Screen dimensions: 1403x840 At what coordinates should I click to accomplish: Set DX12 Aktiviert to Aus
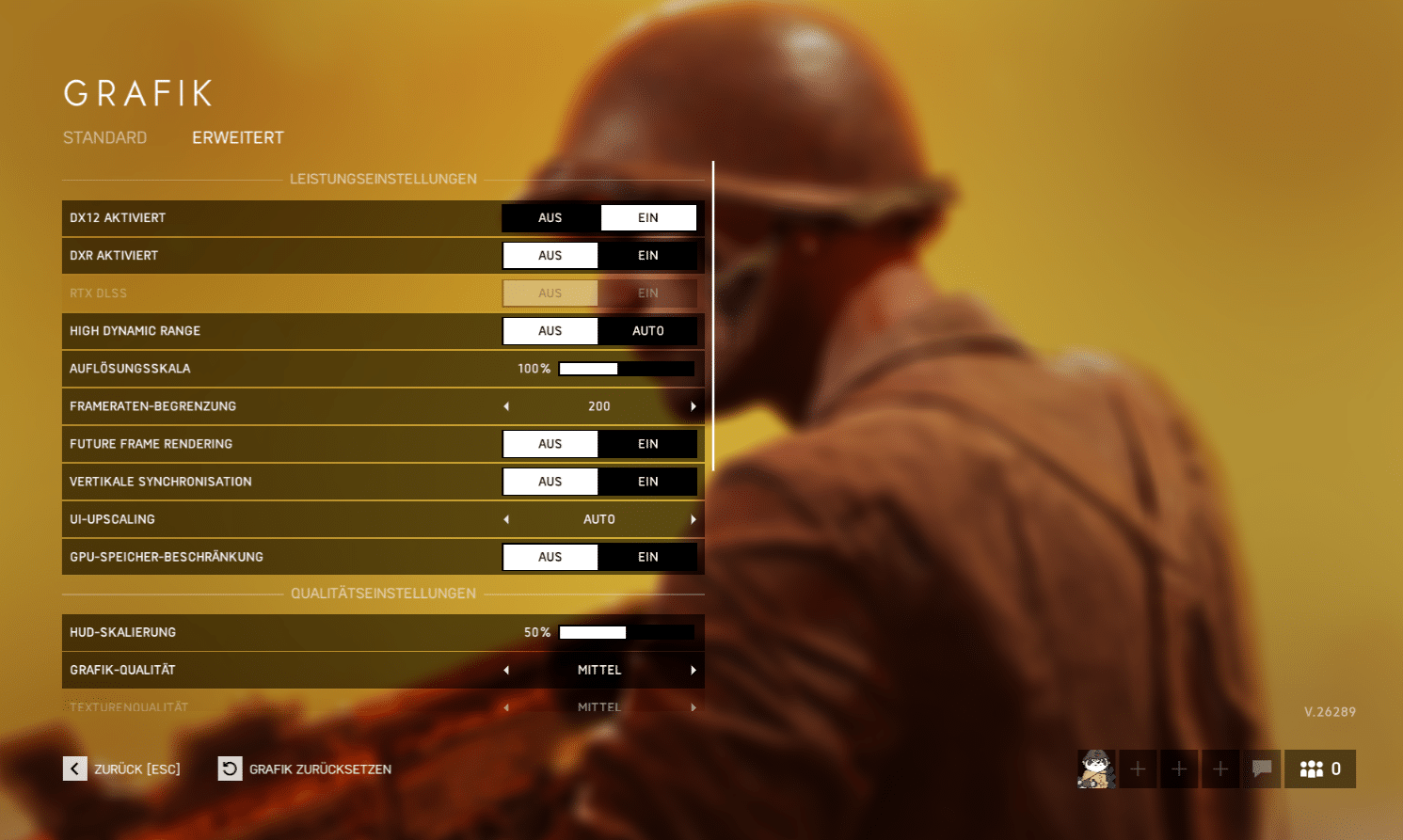(x=550, y=218)
